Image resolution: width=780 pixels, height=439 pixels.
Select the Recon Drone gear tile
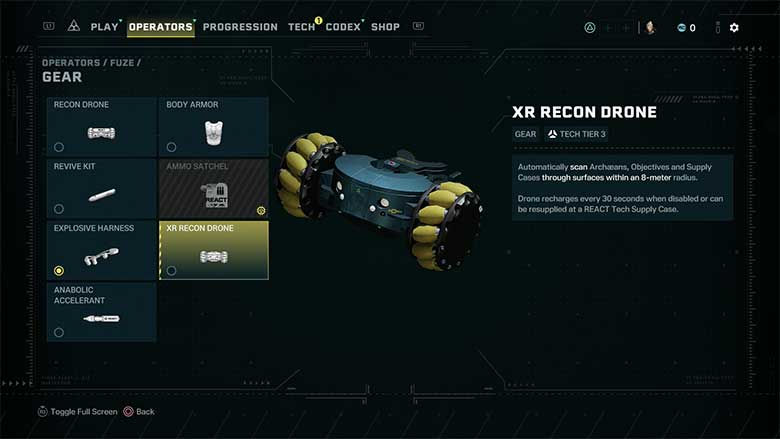coord(102,127)
